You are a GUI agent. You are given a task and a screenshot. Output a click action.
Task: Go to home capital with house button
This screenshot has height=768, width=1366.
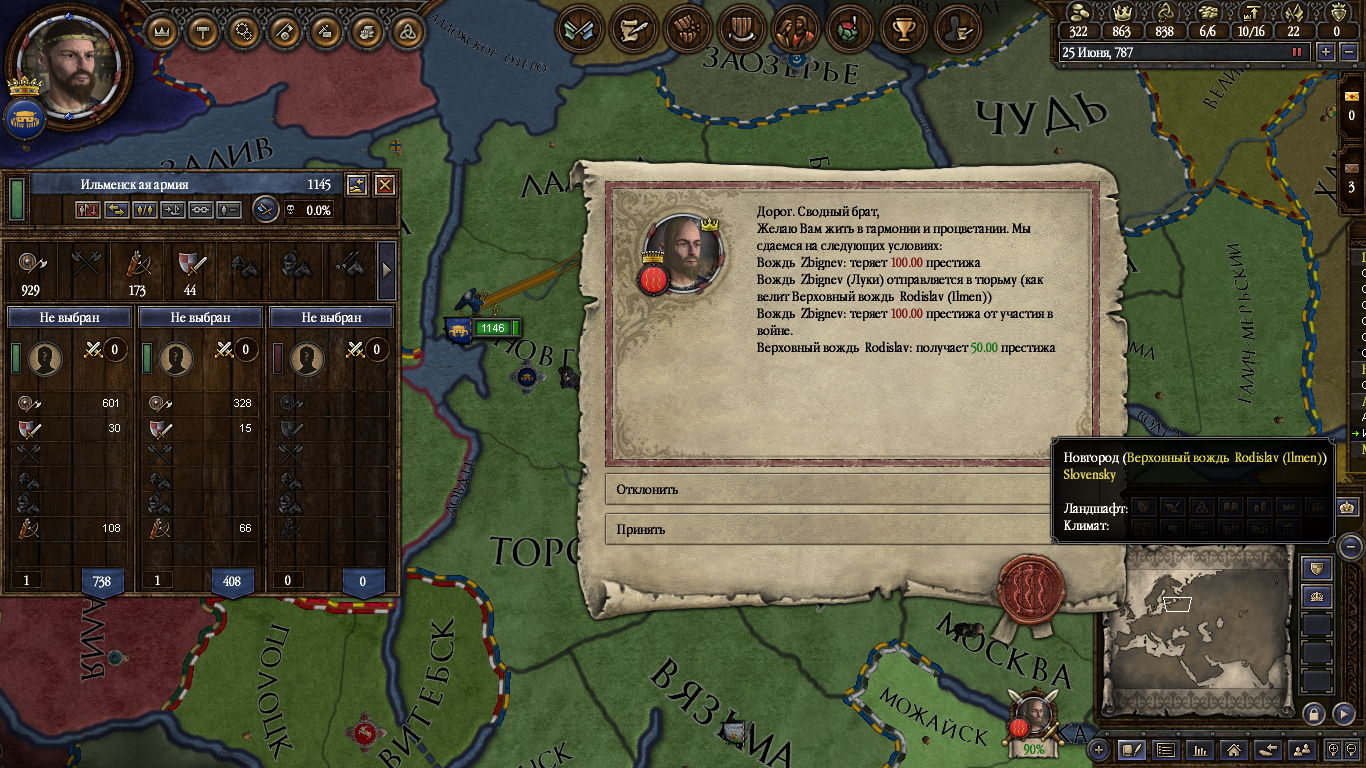pyautogui.click(x=1235, y=749)
